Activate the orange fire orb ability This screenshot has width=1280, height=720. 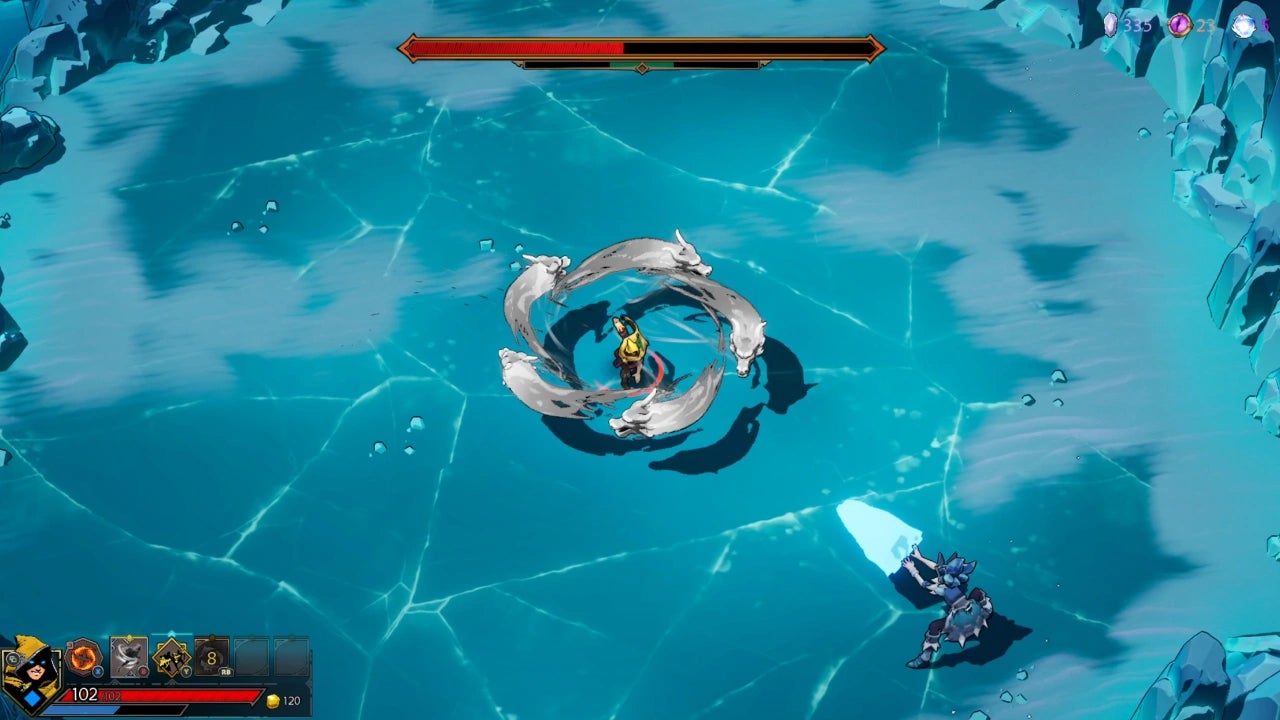83,657
